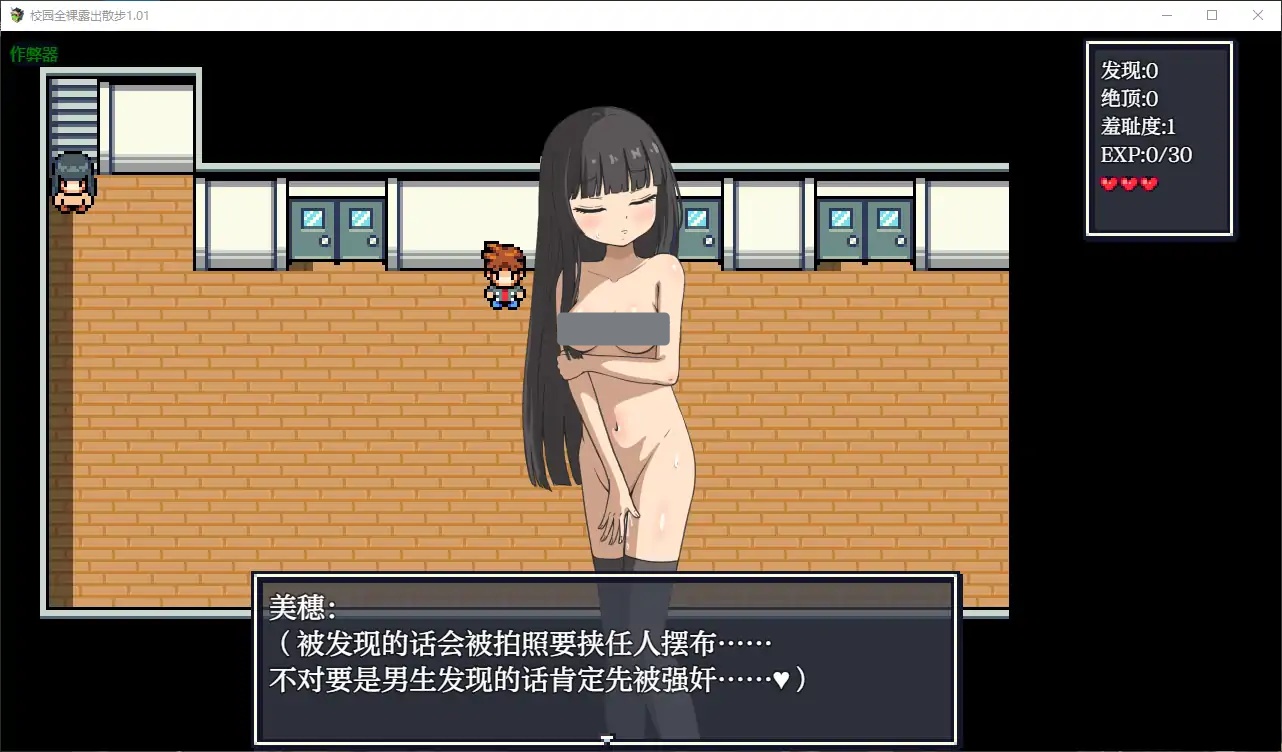Click the NPC sprite near the stairs

point(73,182)
